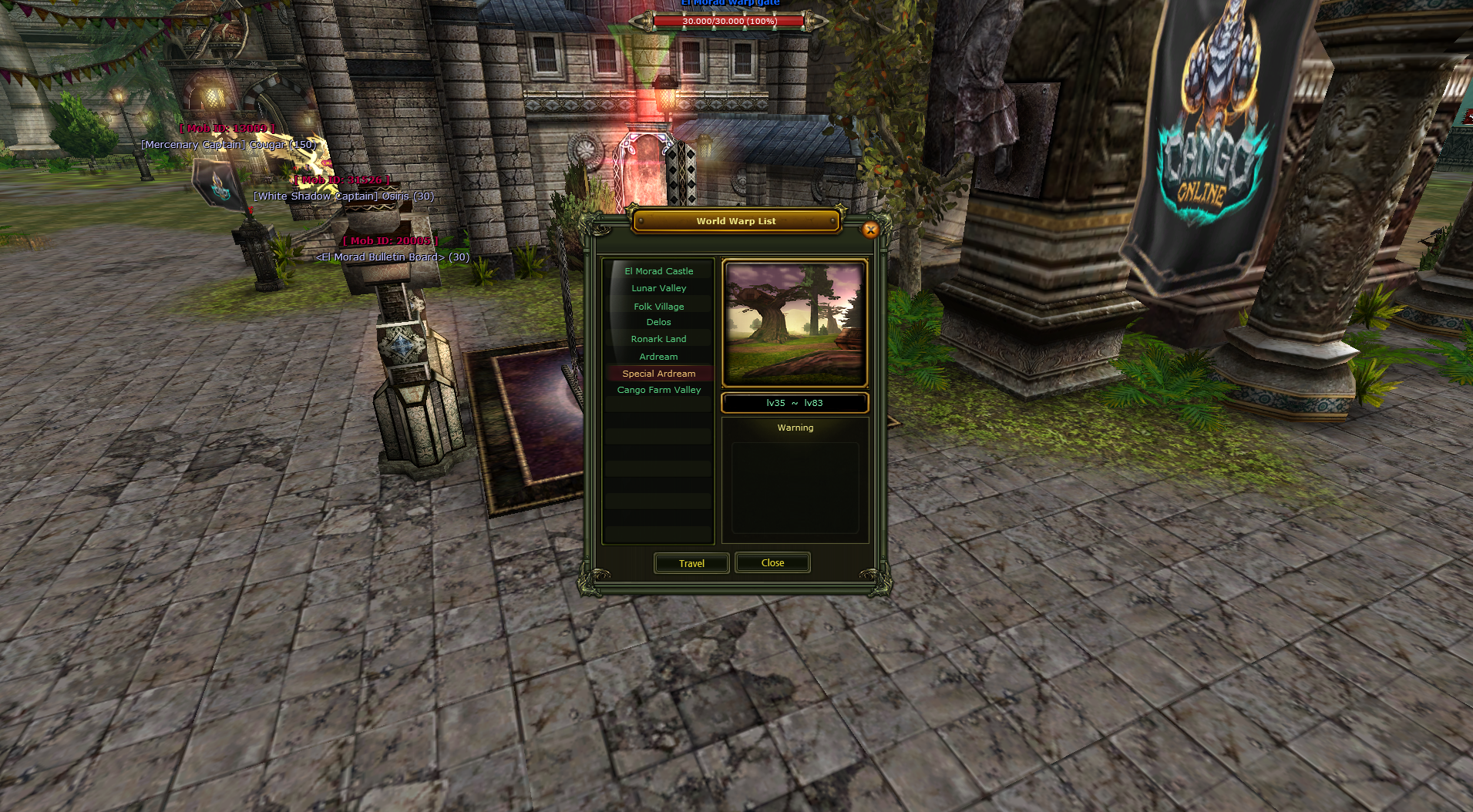Dismiss the window using the orange X
The height and width of the screenshot is (812, 1473).
tap(870, 230)
